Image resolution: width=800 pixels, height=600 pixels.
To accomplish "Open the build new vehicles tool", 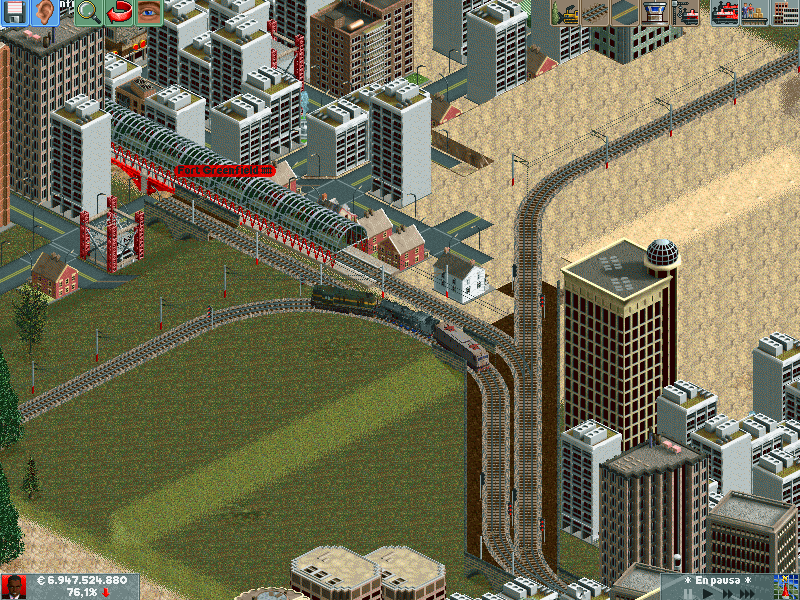I will tap(687, 12).
